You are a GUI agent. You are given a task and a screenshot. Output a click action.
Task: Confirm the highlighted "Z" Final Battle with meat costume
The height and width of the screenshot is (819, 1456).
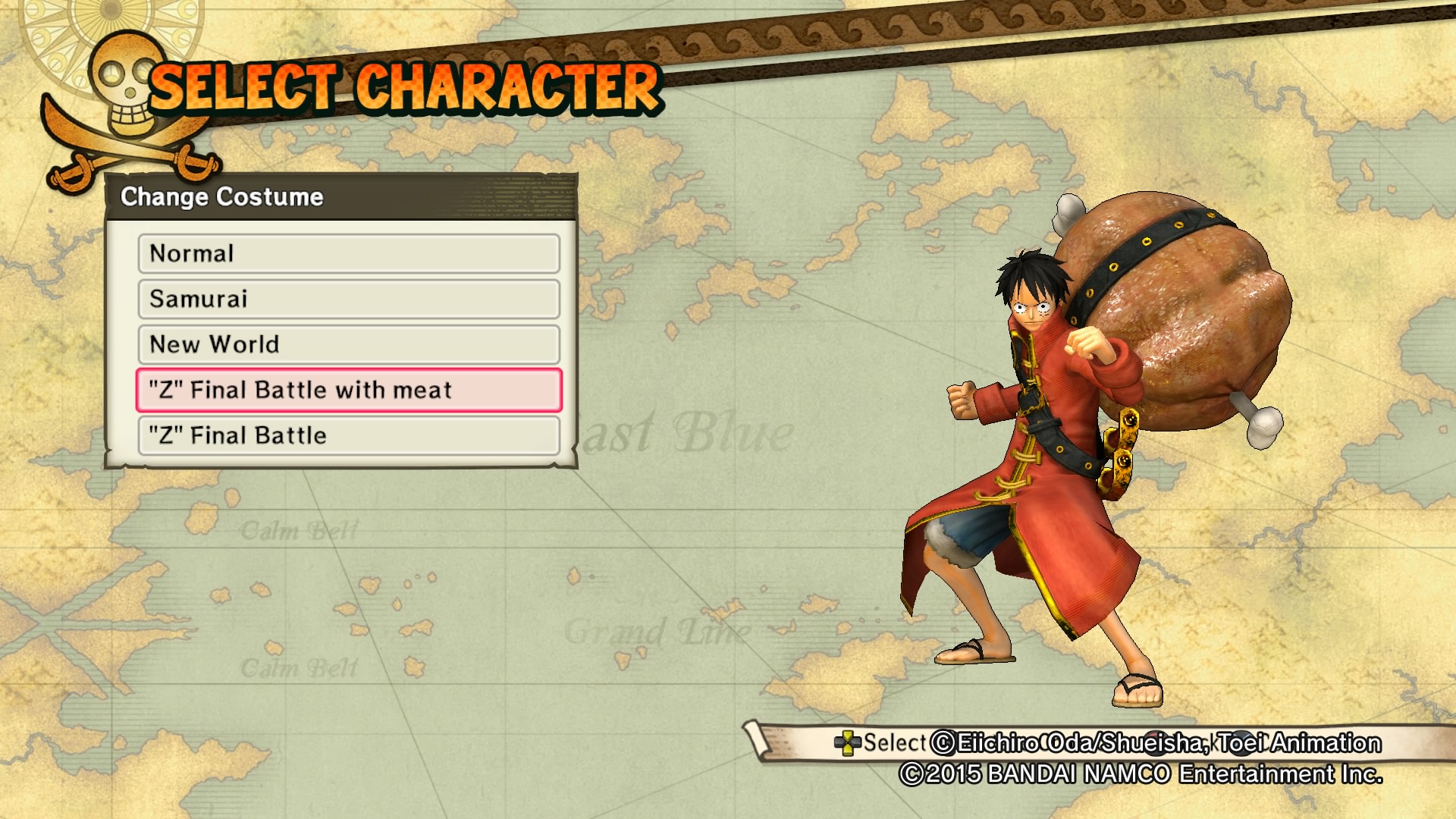pos(349,390)
